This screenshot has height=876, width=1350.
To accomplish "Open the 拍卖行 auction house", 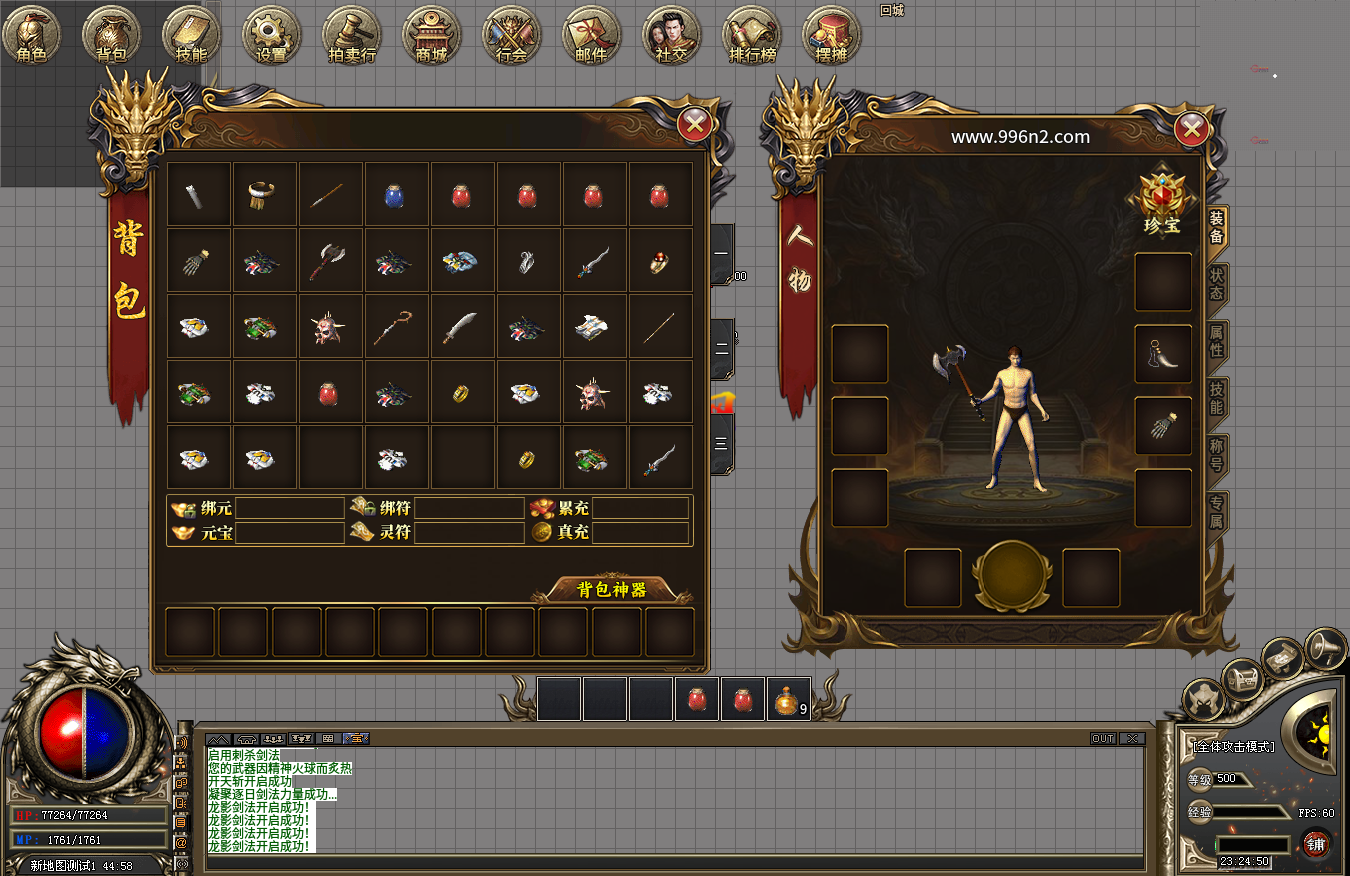I will point(351,35).
